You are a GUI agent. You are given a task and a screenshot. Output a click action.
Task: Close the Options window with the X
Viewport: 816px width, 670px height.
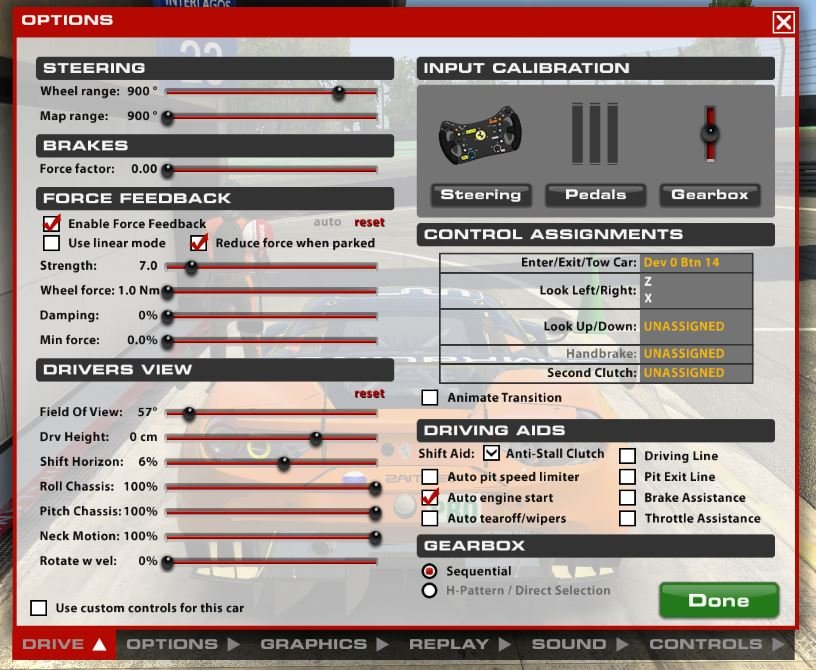tap(783, 22)
